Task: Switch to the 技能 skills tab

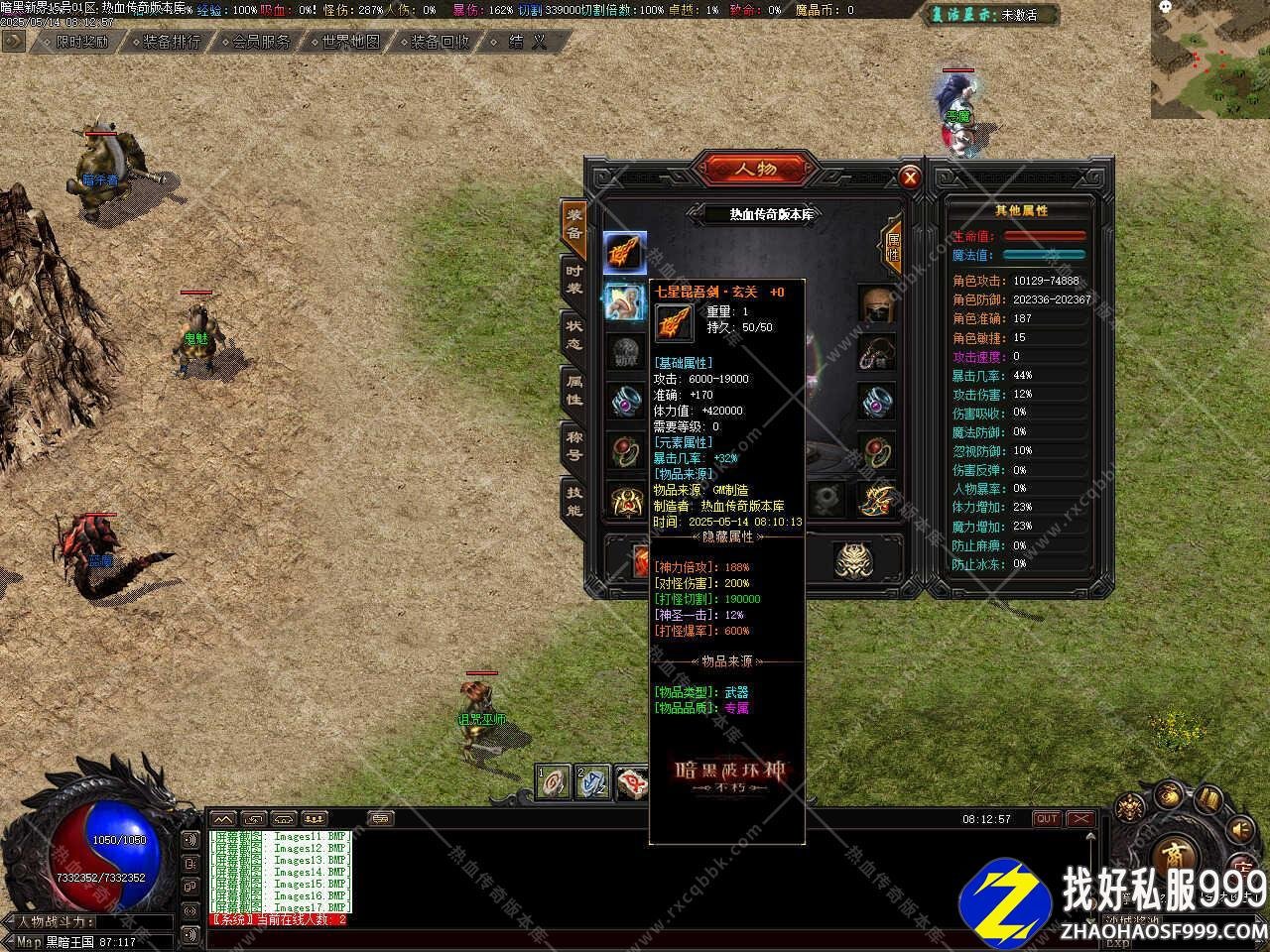Action: (574, 502)
